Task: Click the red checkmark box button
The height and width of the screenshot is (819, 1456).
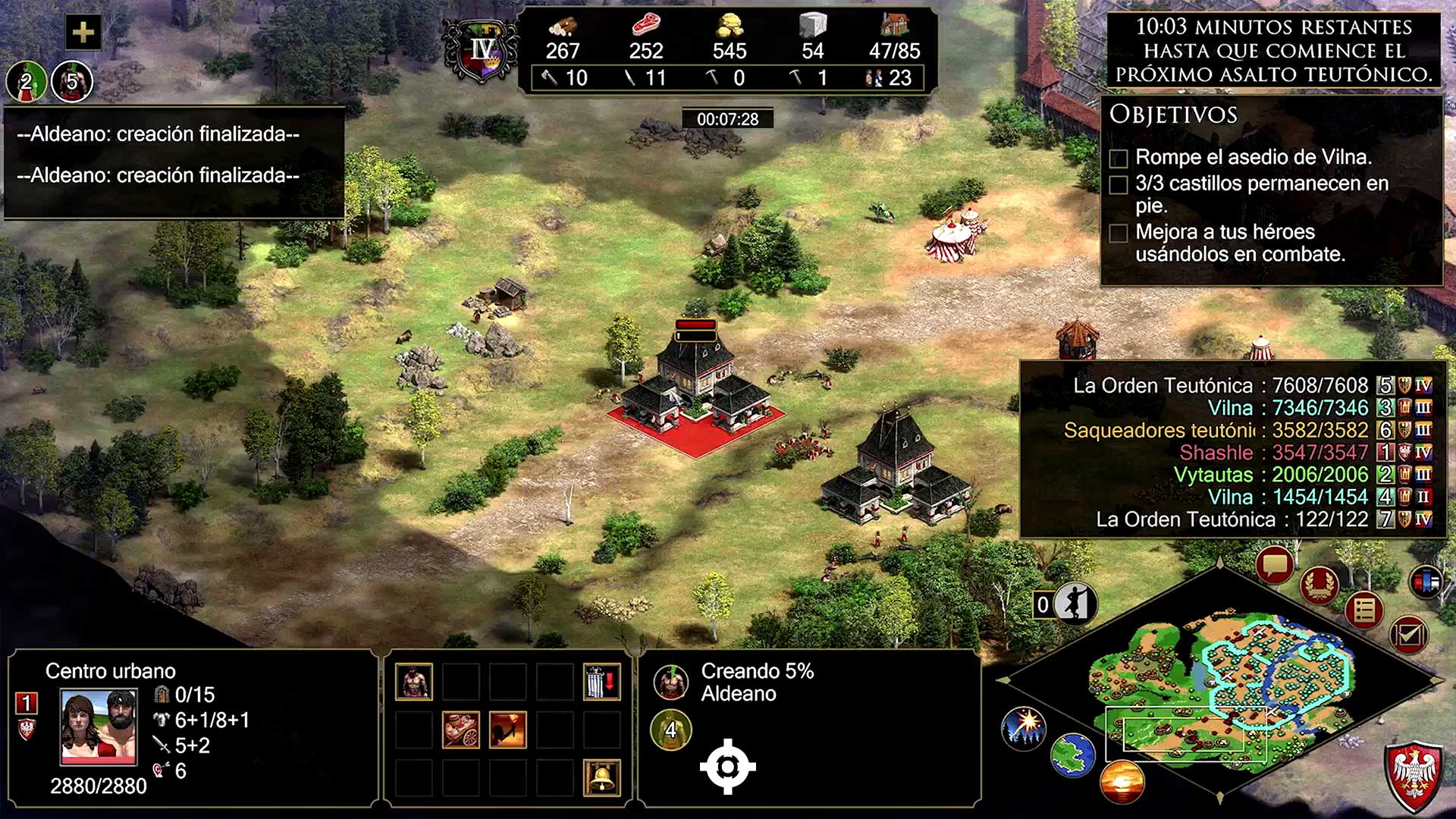Action: coord(1409,635)
